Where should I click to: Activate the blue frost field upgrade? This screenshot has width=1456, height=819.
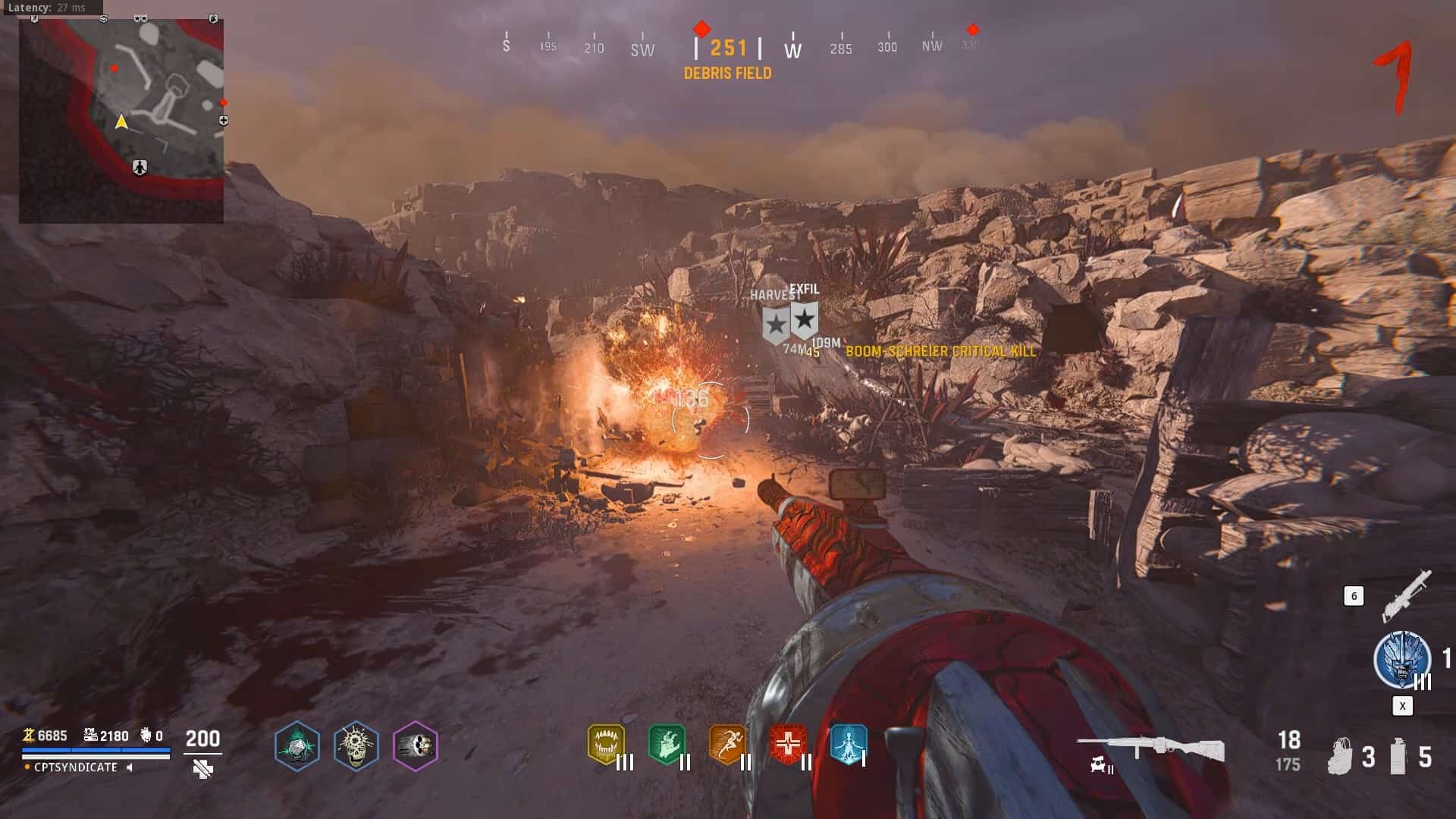[x=1401, y=660]
